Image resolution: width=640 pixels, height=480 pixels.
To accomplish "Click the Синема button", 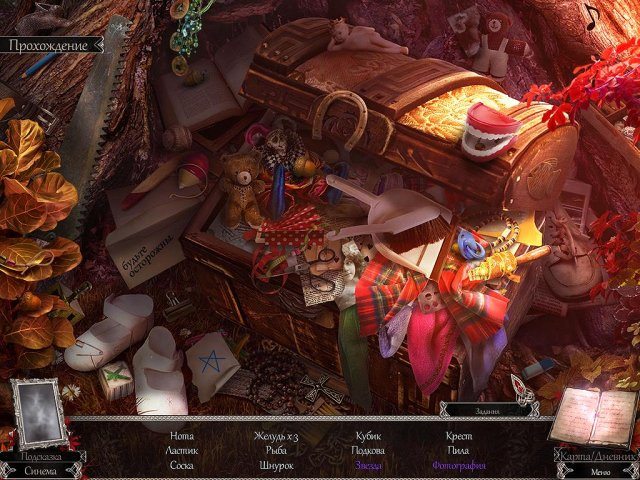I will click(41, 470).
